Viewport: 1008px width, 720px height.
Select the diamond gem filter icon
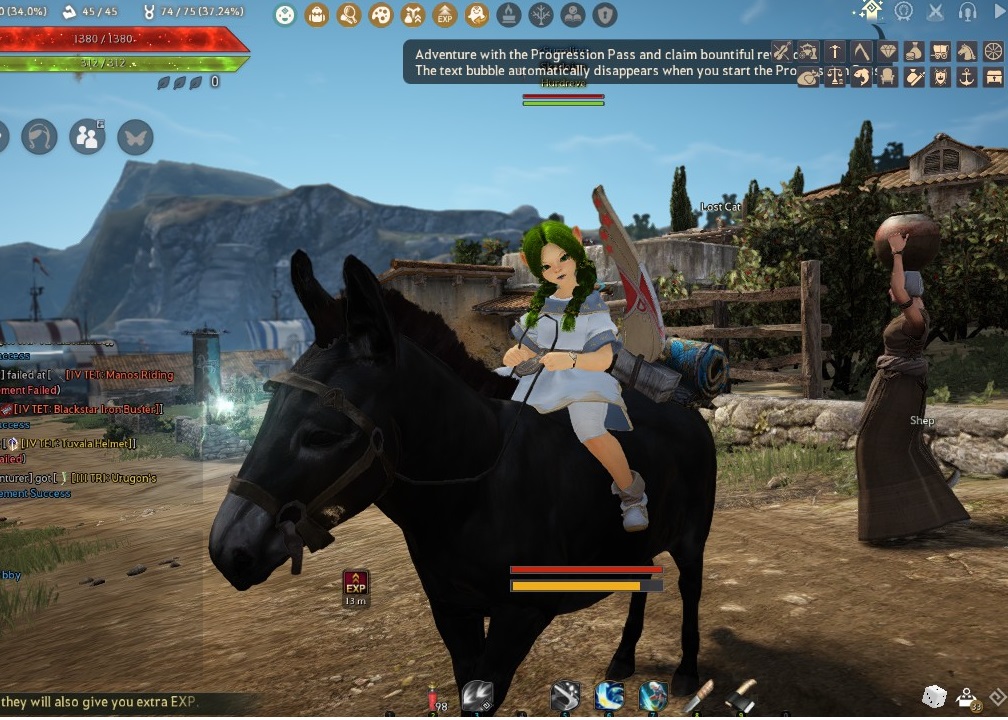pos(887,51)
